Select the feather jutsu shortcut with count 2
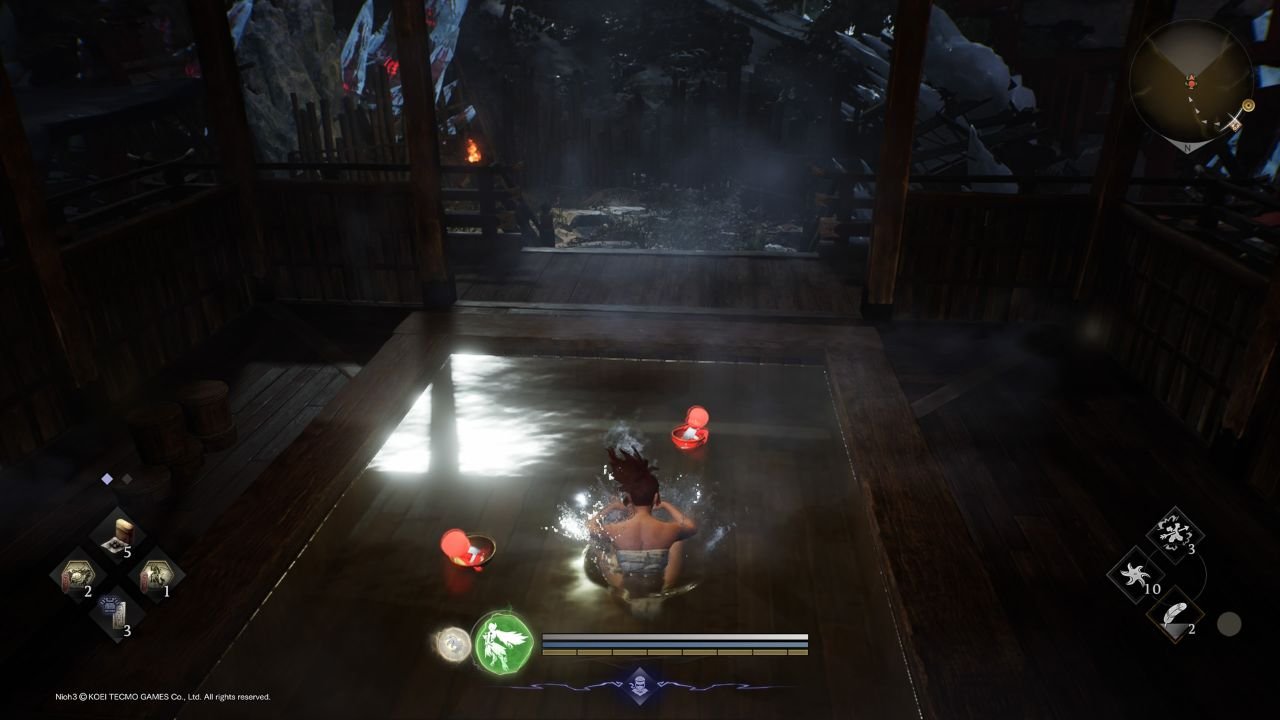1280x720 pixels. (1178, 615)
